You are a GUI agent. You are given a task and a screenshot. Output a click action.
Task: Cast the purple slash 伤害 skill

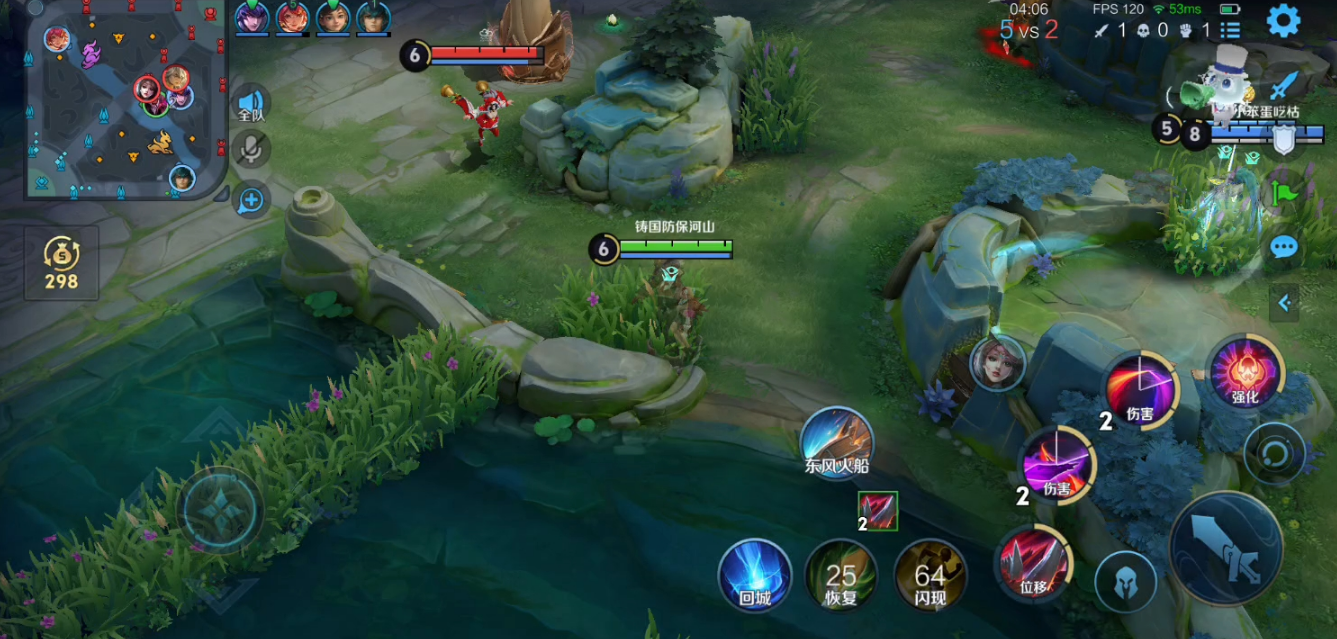point(1057,464)
